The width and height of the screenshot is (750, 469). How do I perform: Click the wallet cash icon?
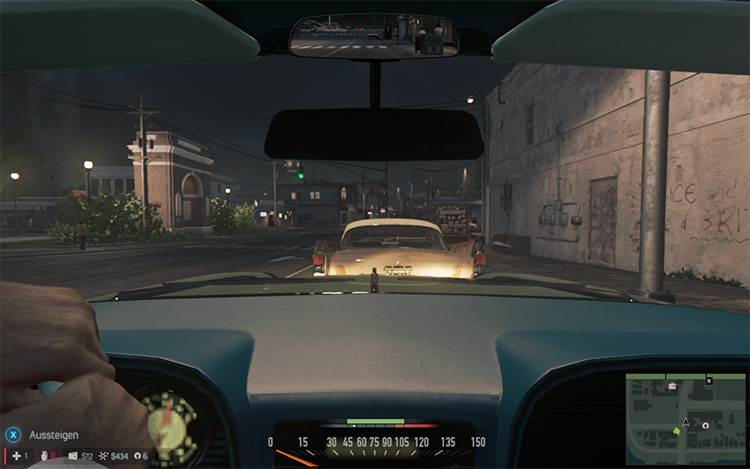point(73,457)
